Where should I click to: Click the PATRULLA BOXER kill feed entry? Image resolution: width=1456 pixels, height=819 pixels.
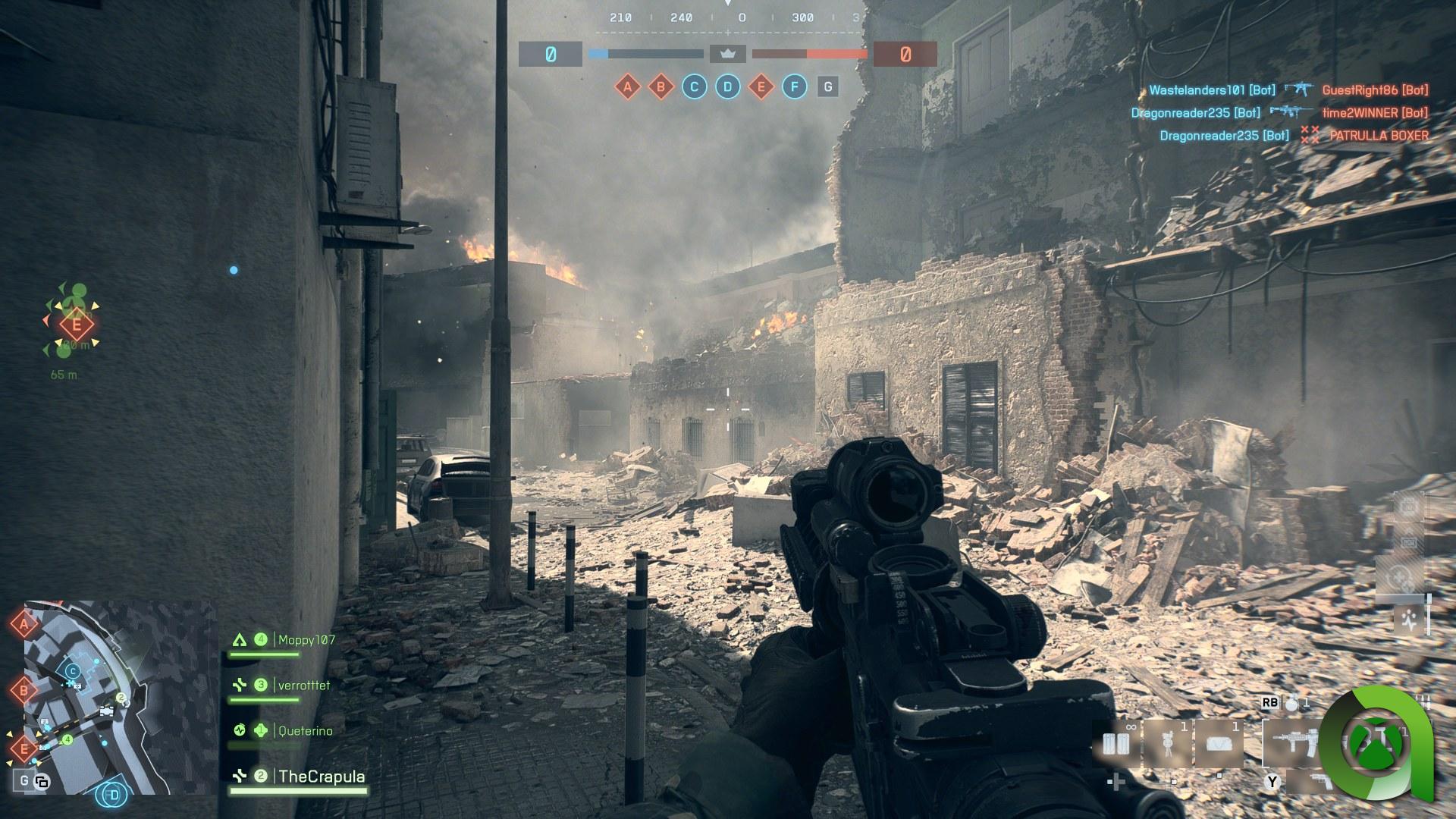pyautogui.click(x=1379, y=136)
